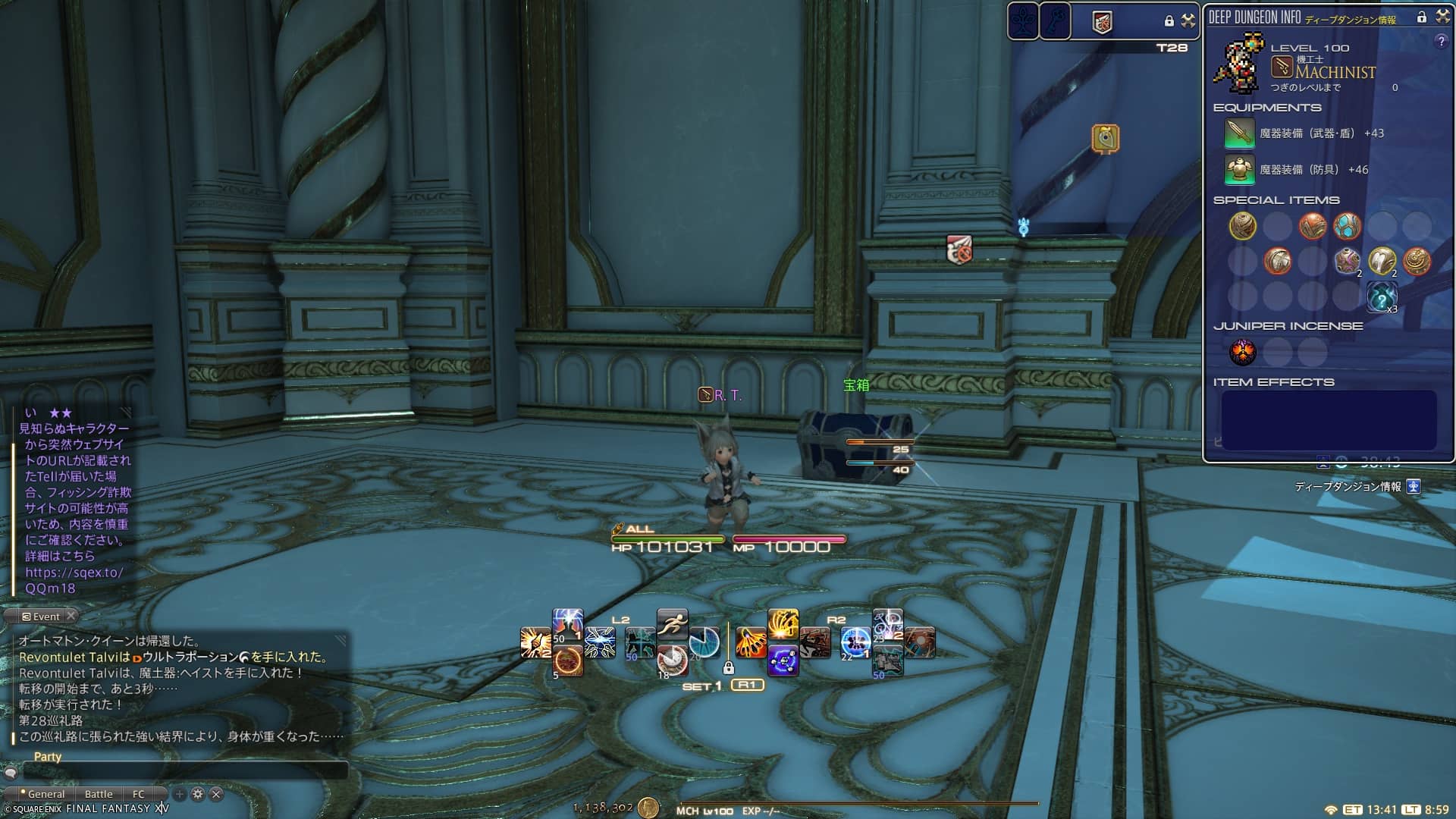Click the Deep Dungeon Info button below the panel
The image size is (1456, 819).
coord(1414,487)
